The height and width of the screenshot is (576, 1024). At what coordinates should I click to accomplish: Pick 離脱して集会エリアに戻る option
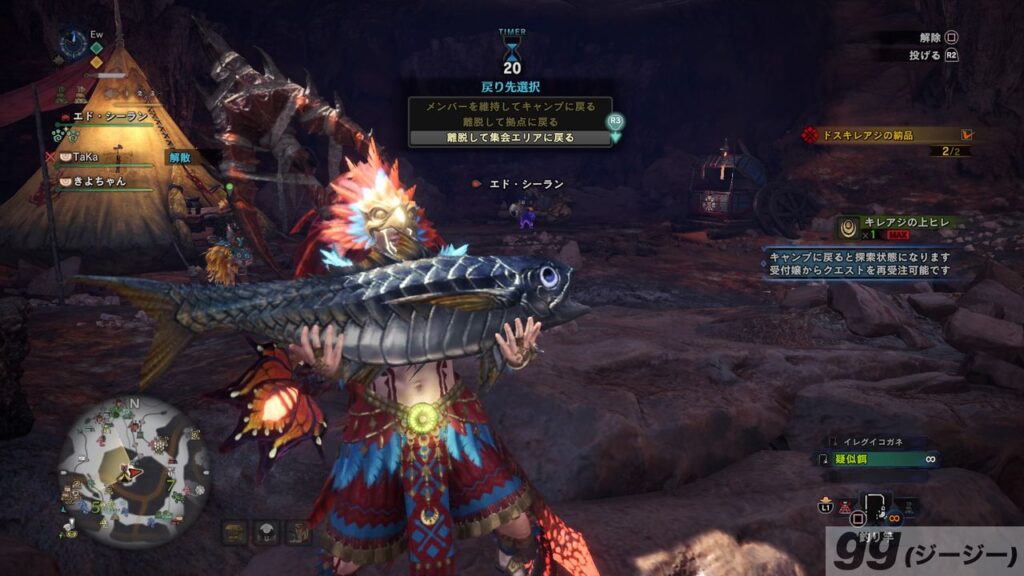point(510,137)
